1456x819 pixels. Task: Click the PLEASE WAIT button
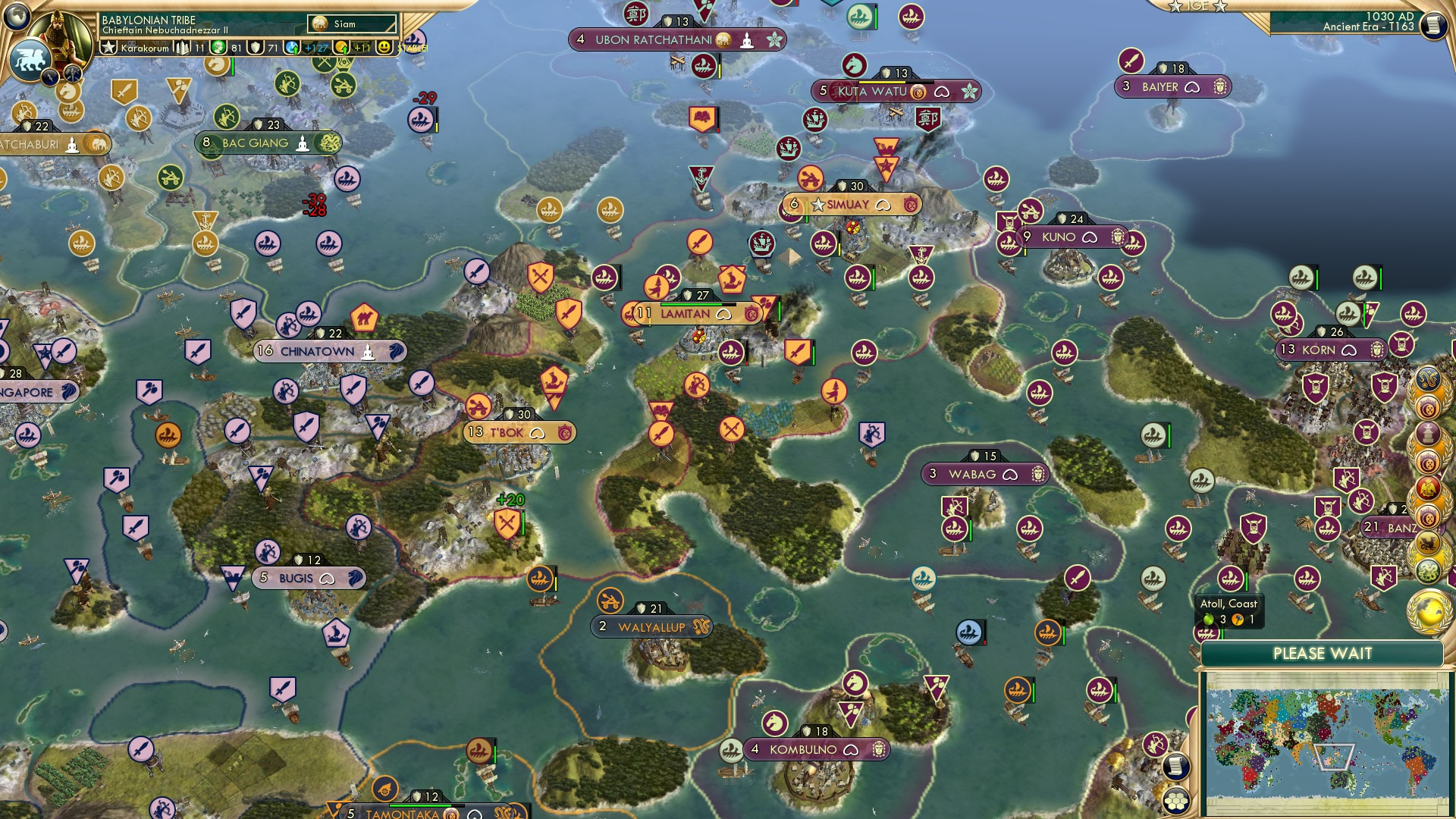(1323, 653)
